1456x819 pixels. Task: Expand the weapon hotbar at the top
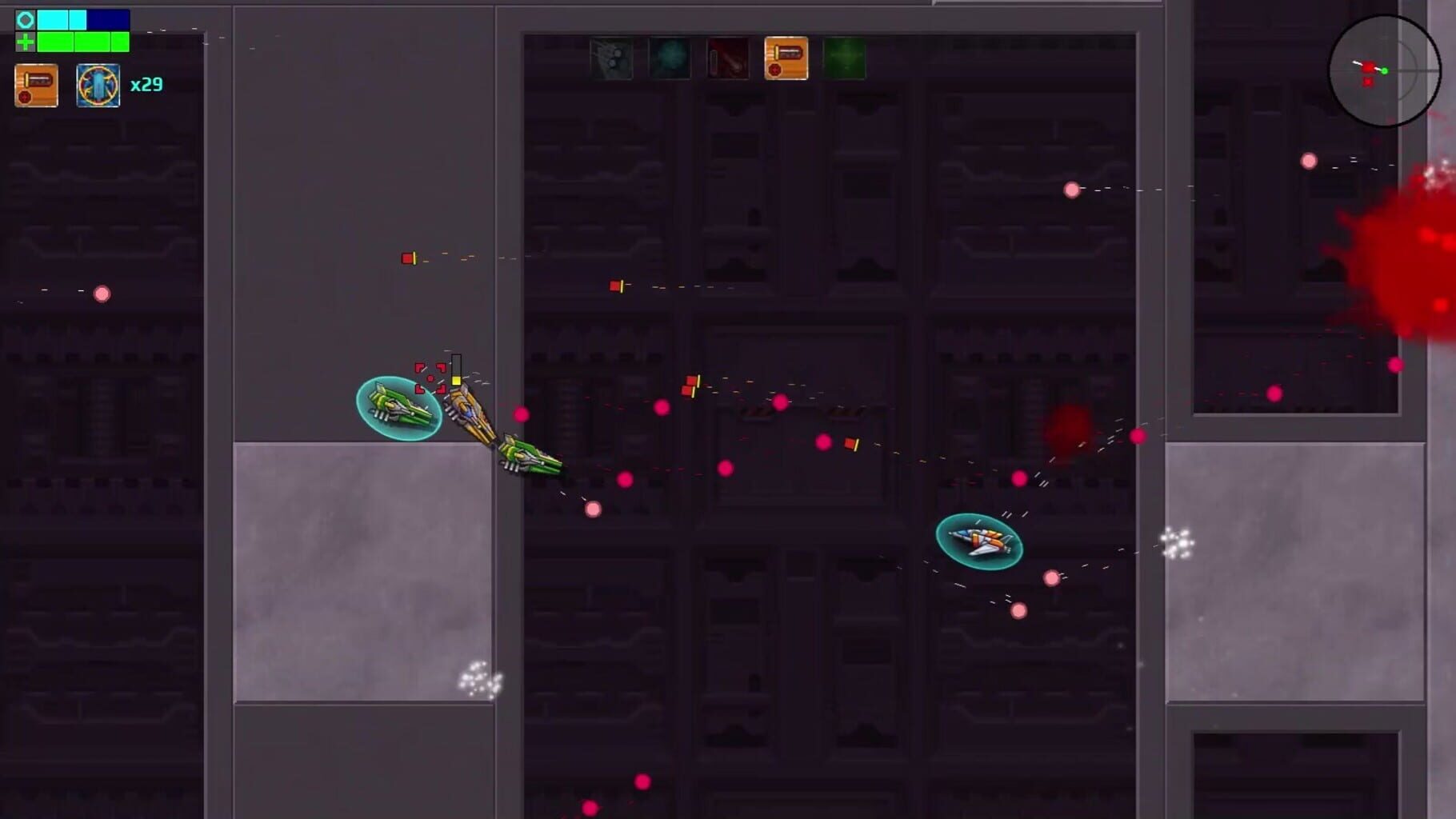point(728,60)
